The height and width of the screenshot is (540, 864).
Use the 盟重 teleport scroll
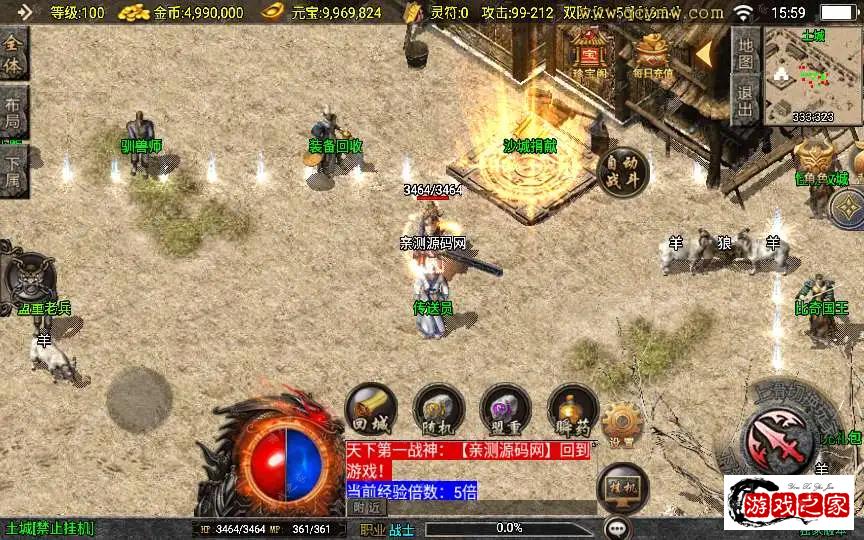point(505,409)
